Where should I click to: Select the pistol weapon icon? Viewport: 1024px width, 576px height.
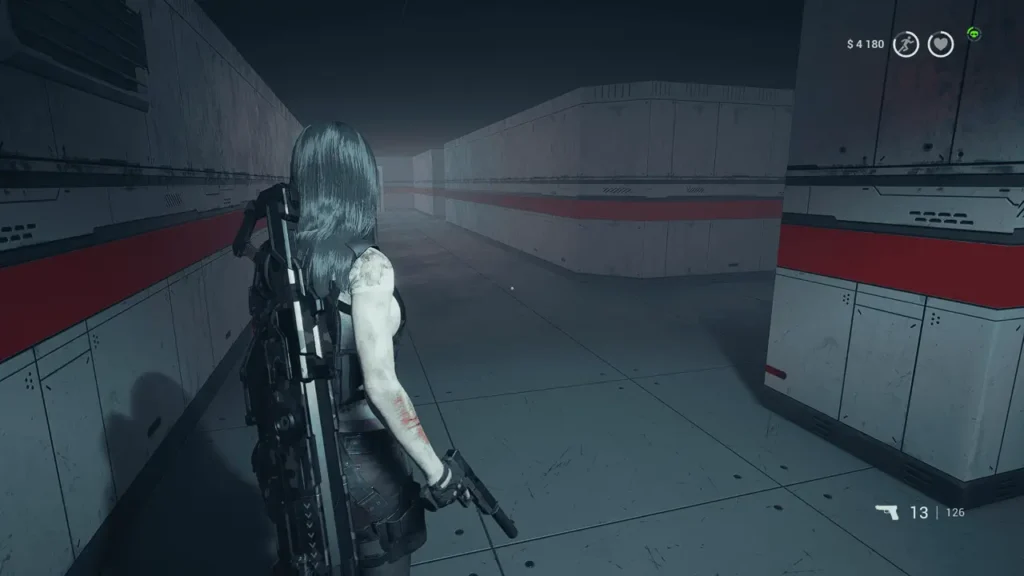pos(886,513)
